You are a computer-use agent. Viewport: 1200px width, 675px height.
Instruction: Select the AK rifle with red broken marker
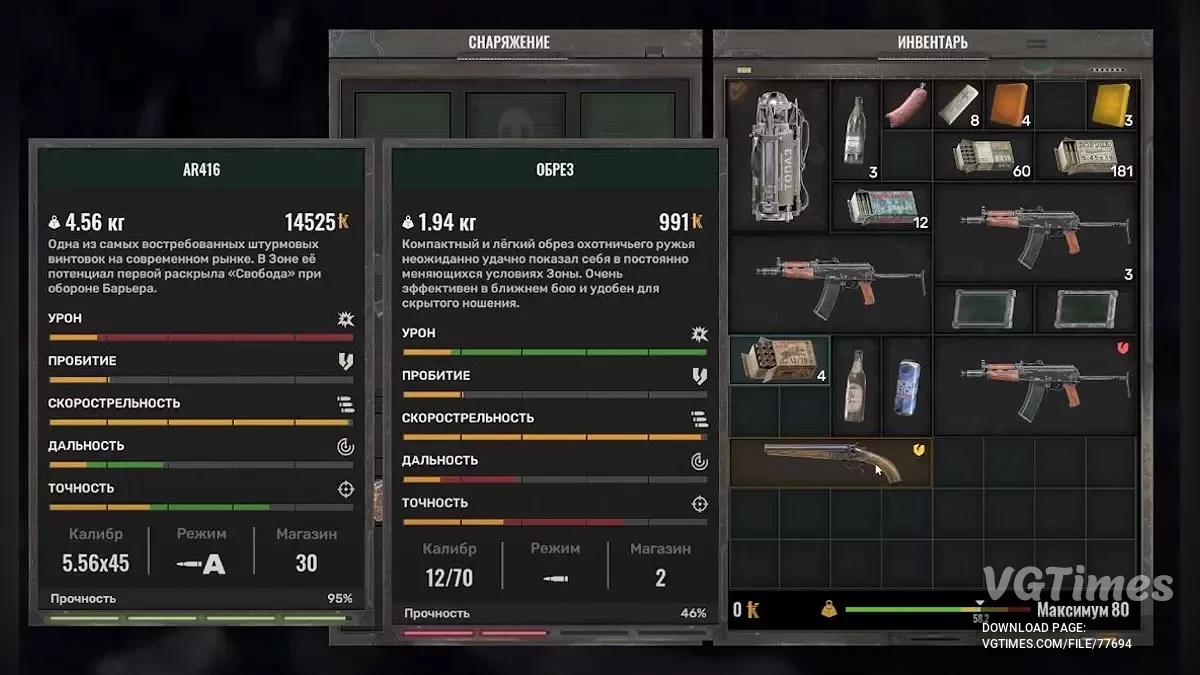(1034, 385)
